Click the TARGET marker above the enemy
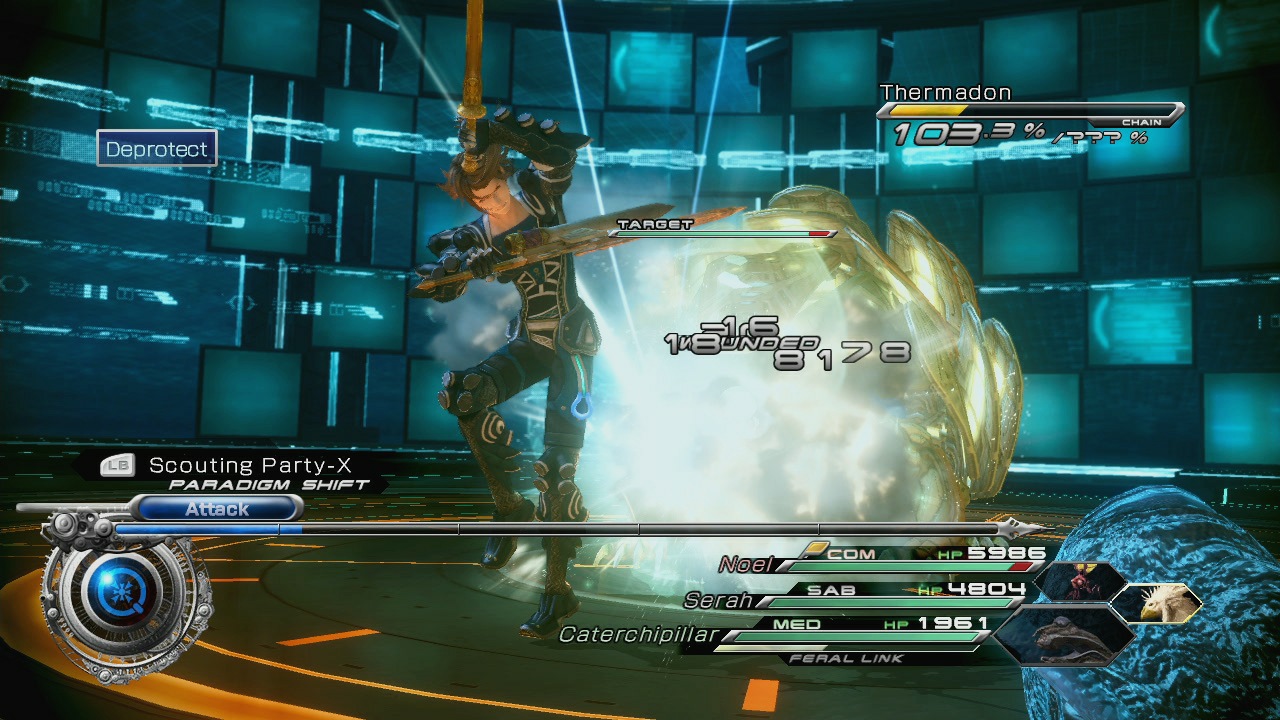 click(x=657, y=222)
